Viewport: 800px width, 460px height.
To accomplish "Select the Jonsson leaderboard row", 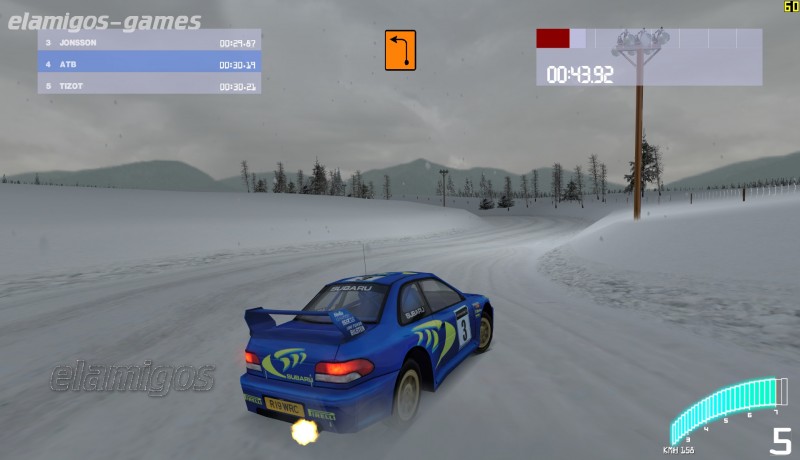I will tap(149, 43).
